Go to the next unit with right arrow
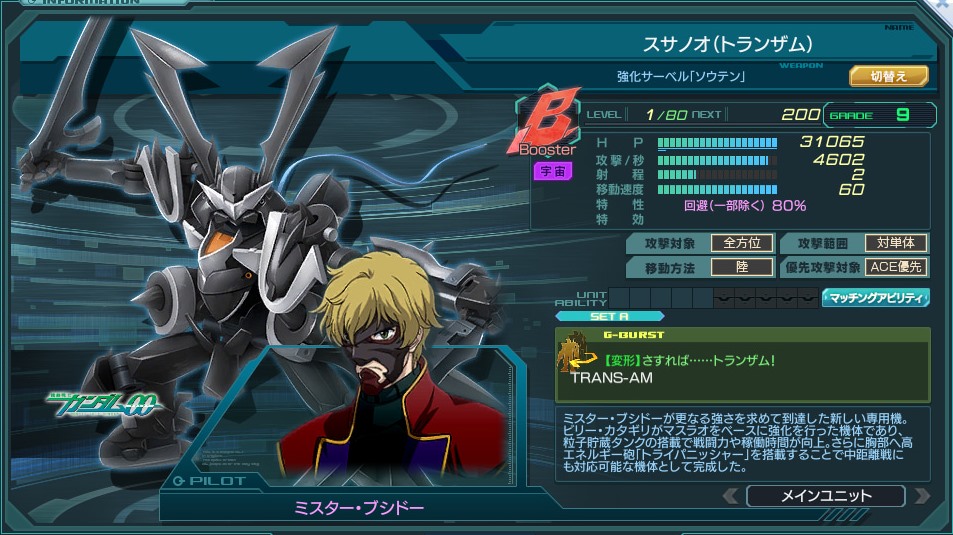This screenshot has height=535, width=953. tap(921, 496)
